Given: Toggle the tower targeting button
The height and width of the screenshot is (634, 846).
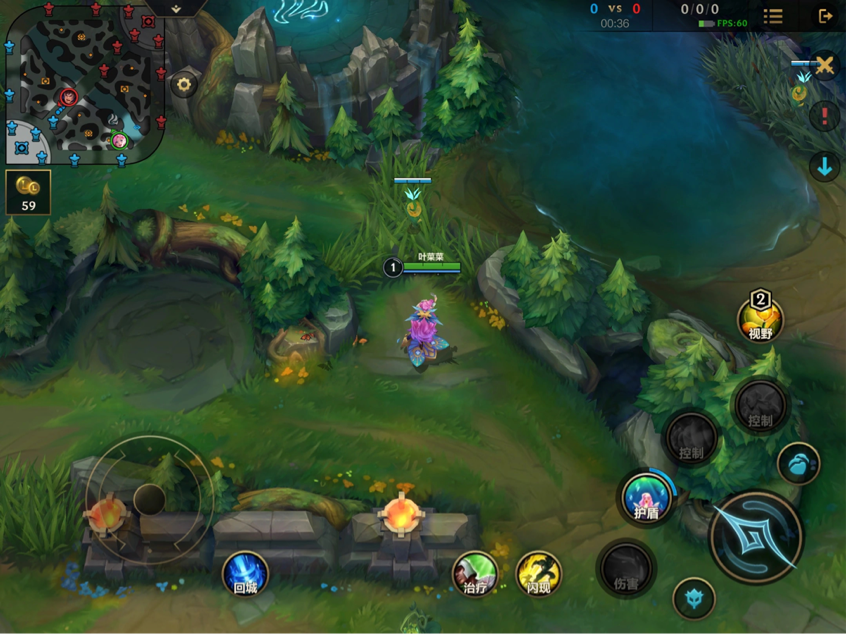Looking at the screenshot, I should (x=693, y=598).
